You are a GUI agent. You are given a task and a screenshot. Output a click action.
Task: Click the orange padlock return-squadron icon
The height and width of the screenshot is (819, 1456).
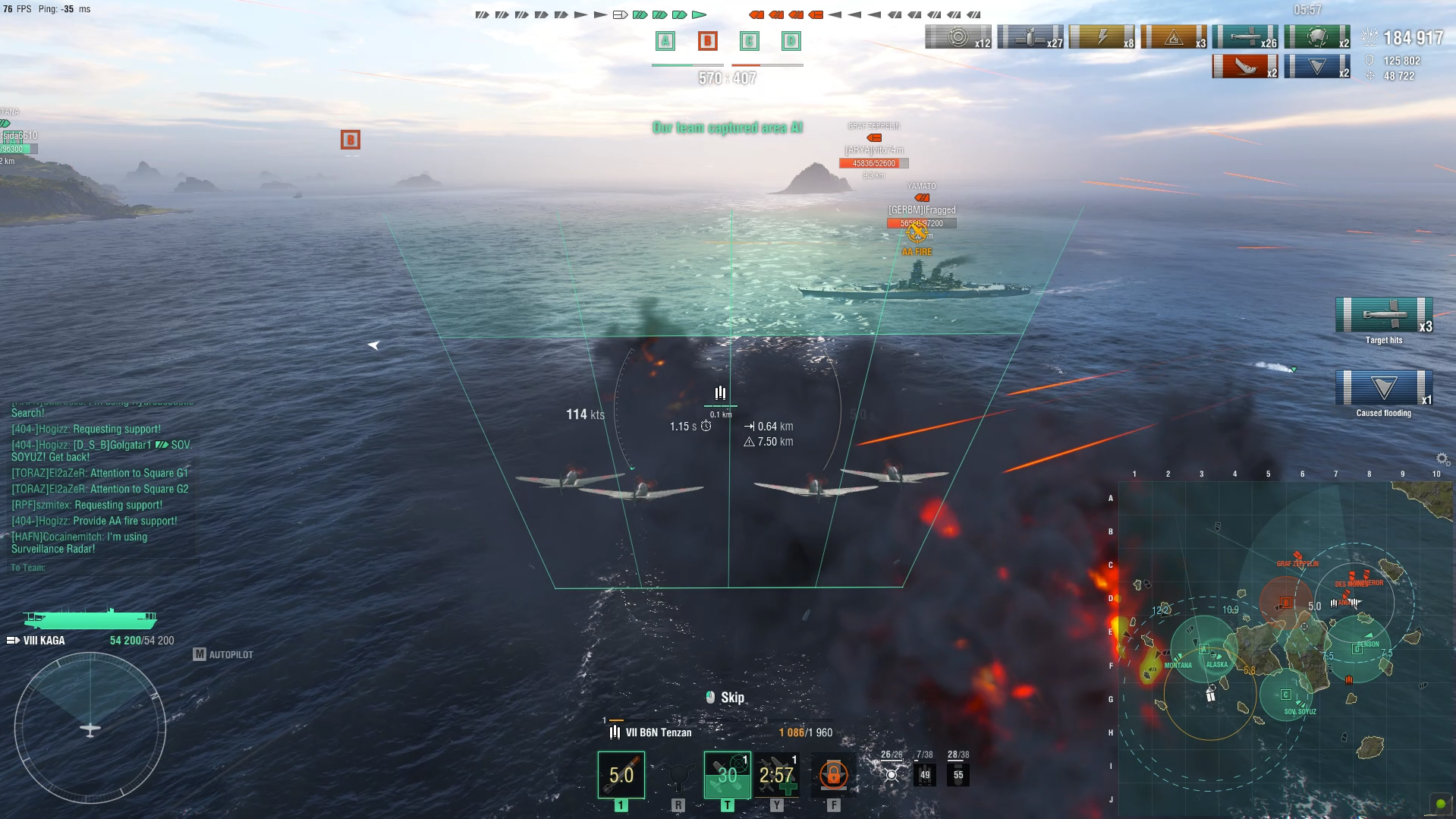click(833, 774)
